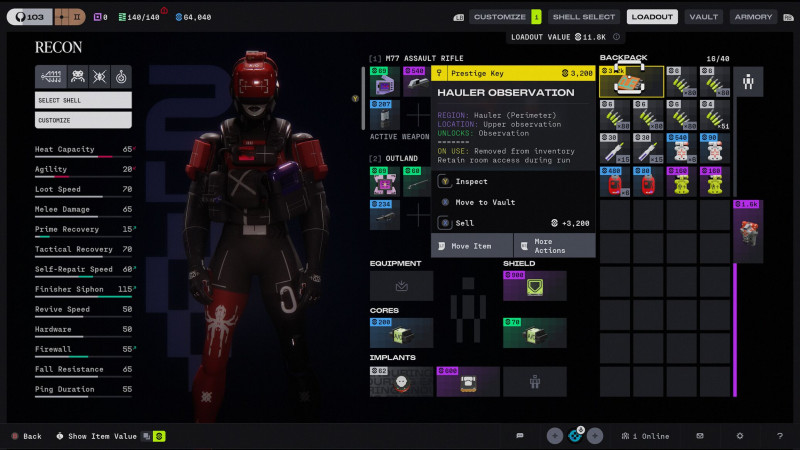Go to the Armory tab
Viewport: 800px width, 450px height.
click(x=753, y=17)
